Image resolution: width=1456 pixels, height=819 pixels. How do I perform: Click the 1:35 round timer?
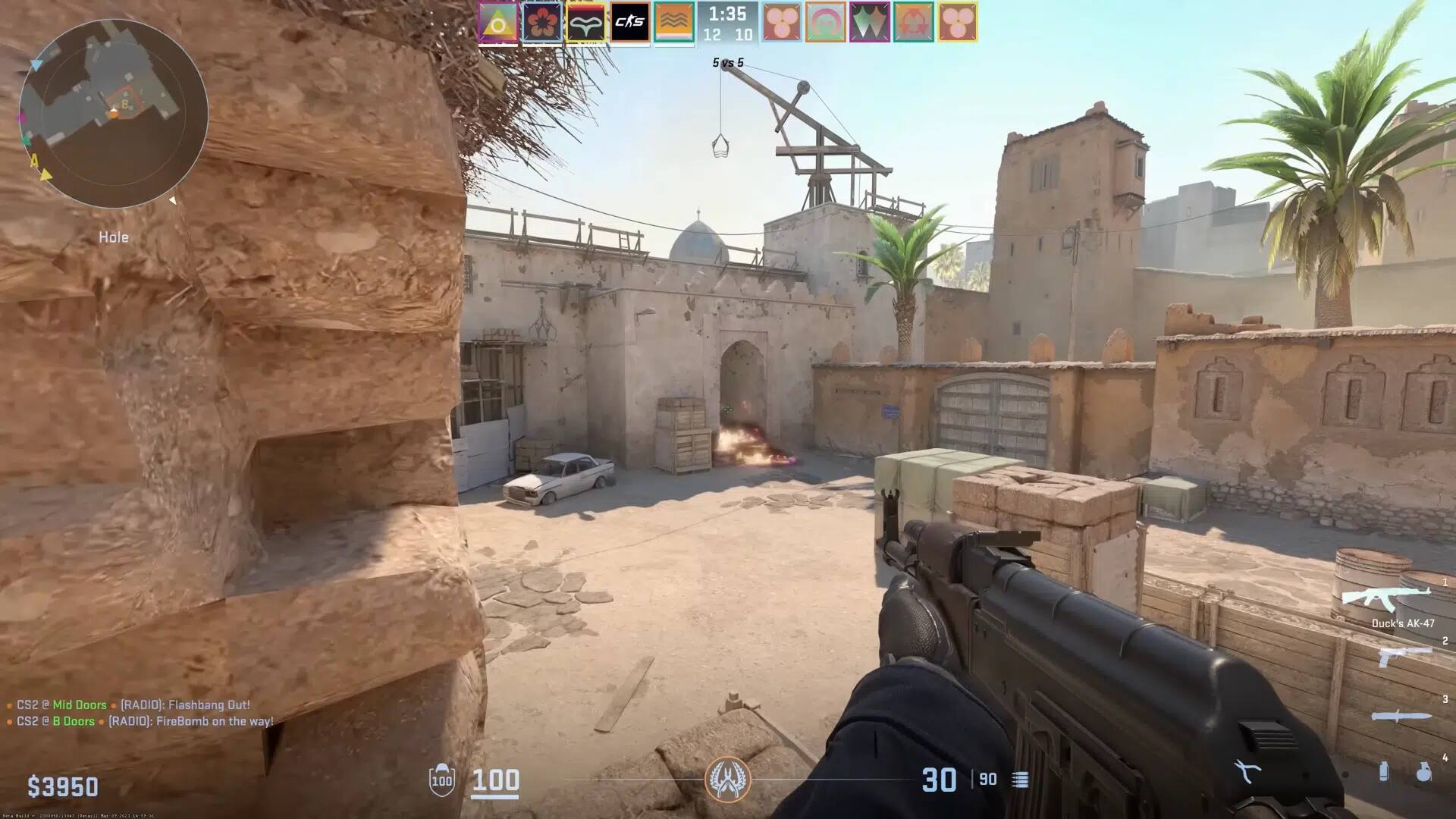point(726,13)
